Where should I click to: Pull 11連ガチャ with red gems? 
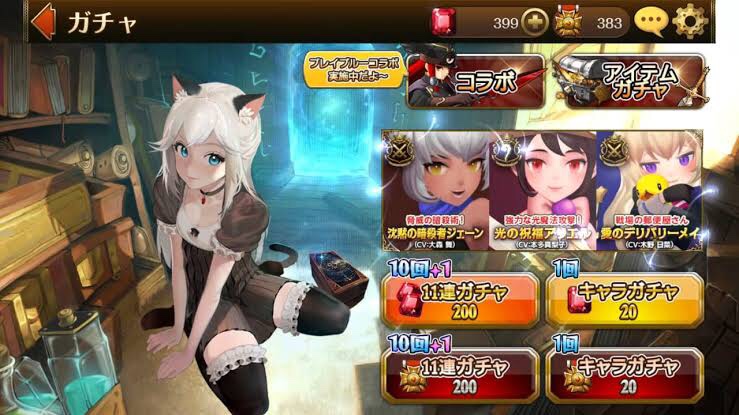click(x=459, y=297)
